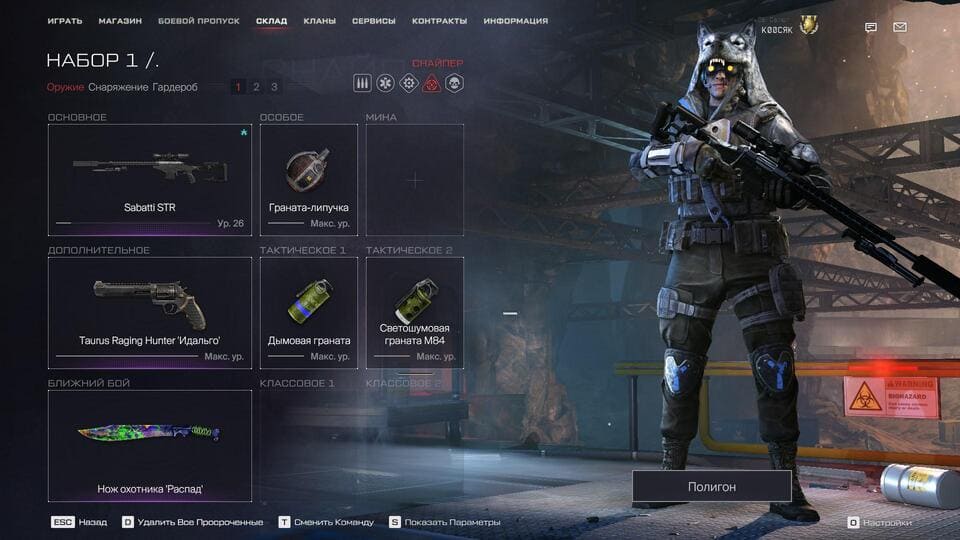The height and width of the screenshot is (540, 960).
Task: Open the ИНФОРМАЦИЯ menu
Action: 515,21
